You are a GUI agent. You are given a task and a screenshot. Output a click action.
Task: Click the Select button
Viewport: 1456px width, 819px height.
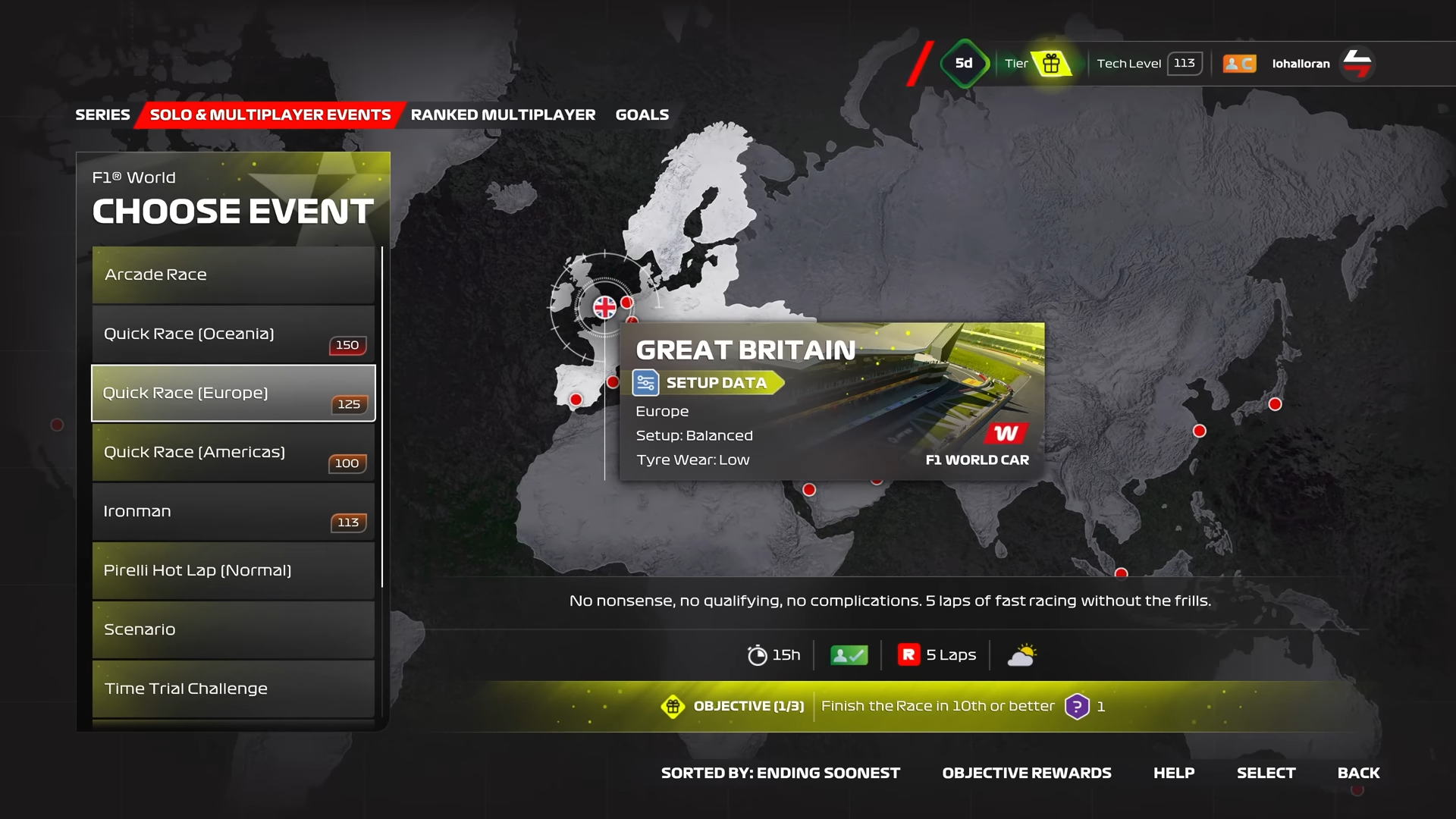1266,773
